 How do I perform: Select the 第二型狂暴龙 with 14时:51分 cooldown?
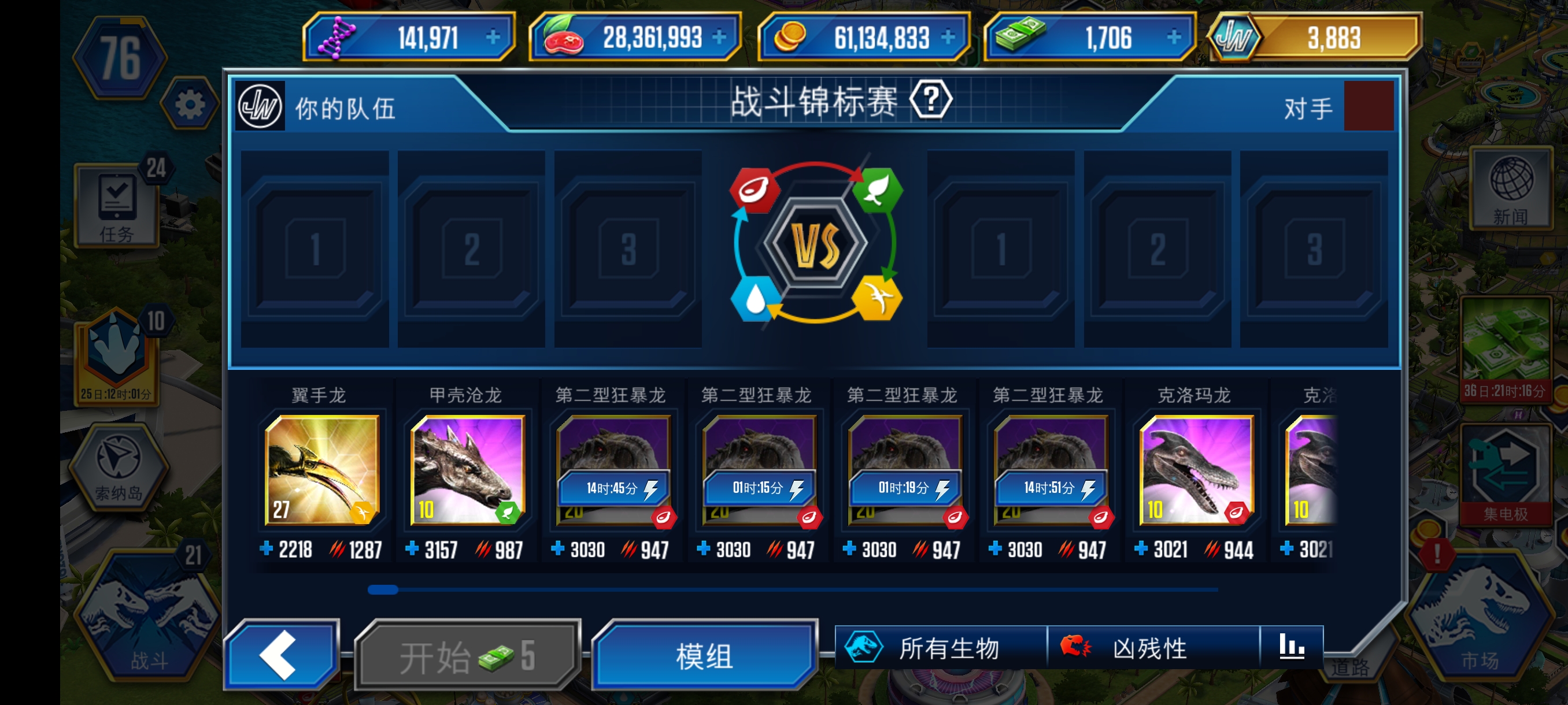click(1050, 470)
